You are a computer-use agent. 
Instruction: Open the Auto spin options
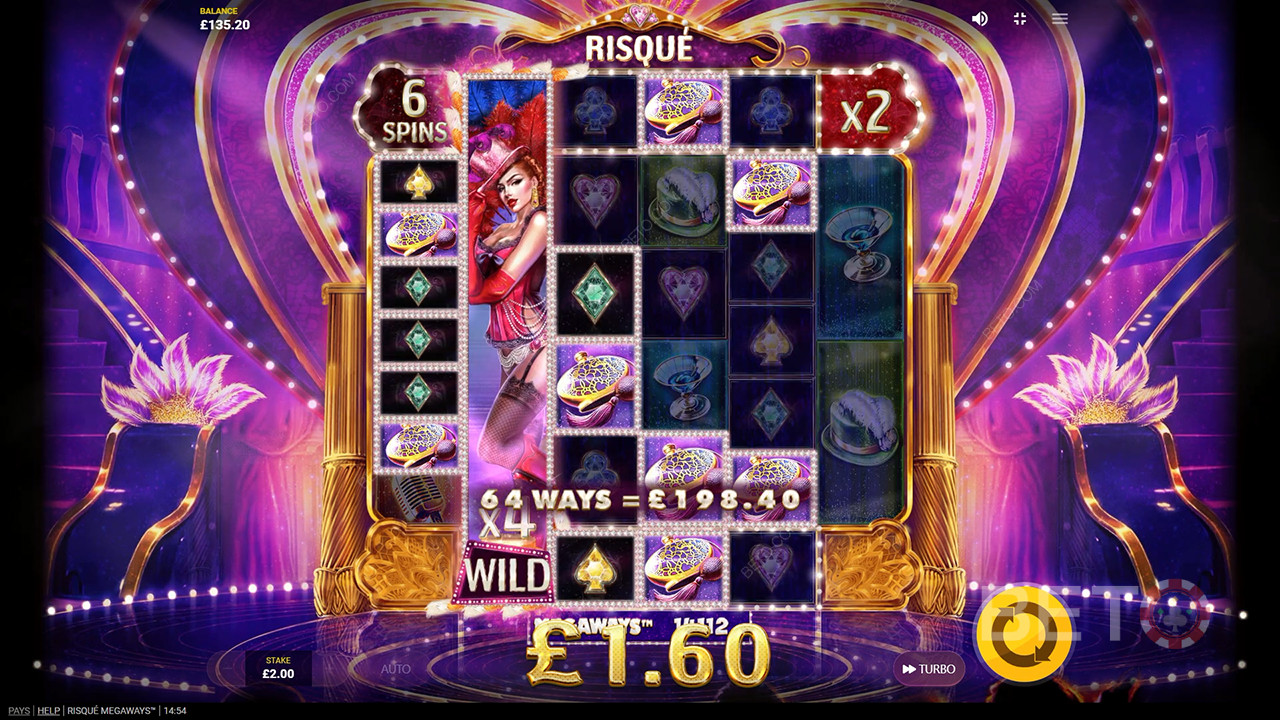point(396,669)
